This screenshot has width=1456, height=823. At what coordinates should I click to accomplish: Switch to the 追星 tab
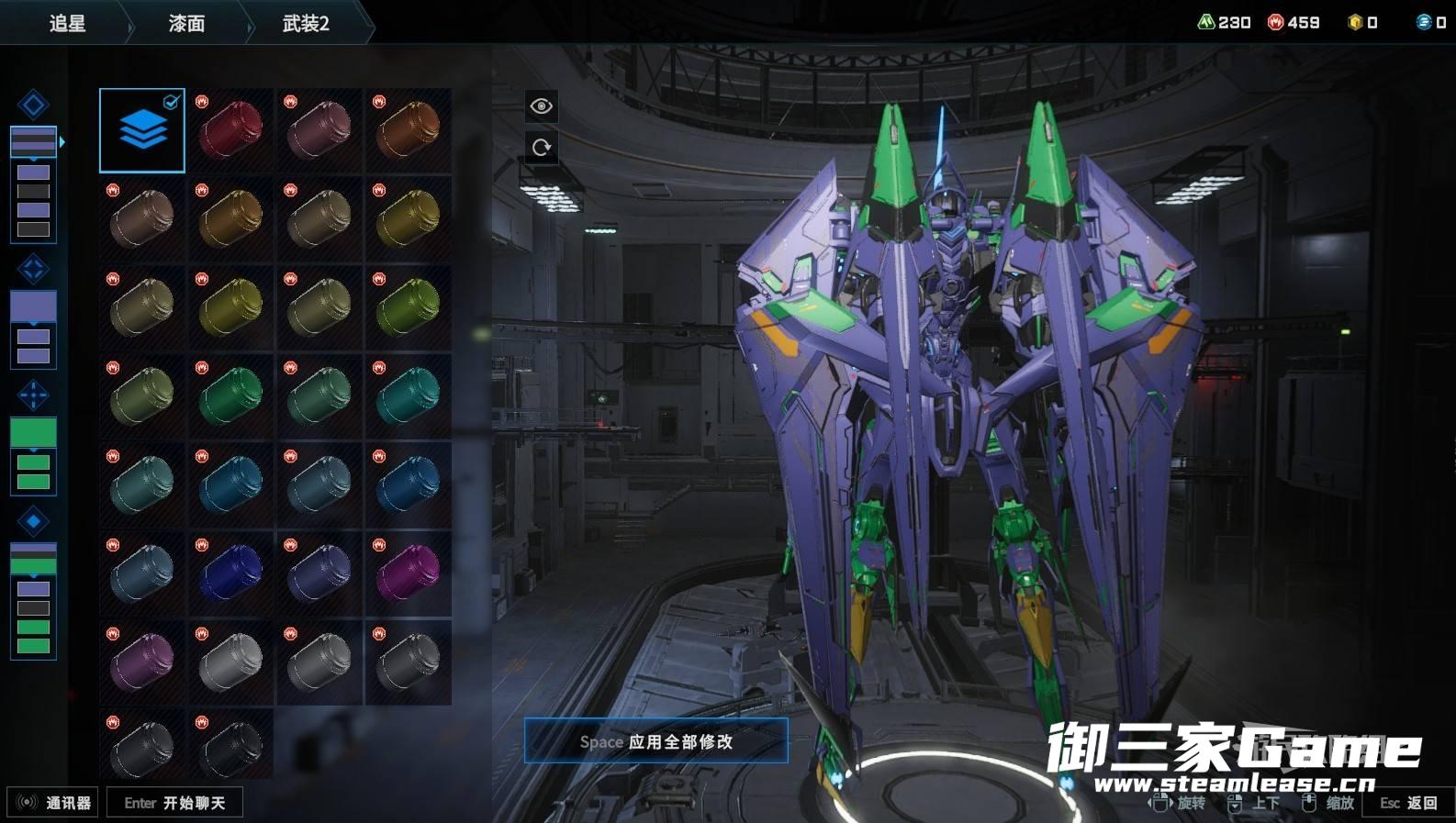(67, 23)
